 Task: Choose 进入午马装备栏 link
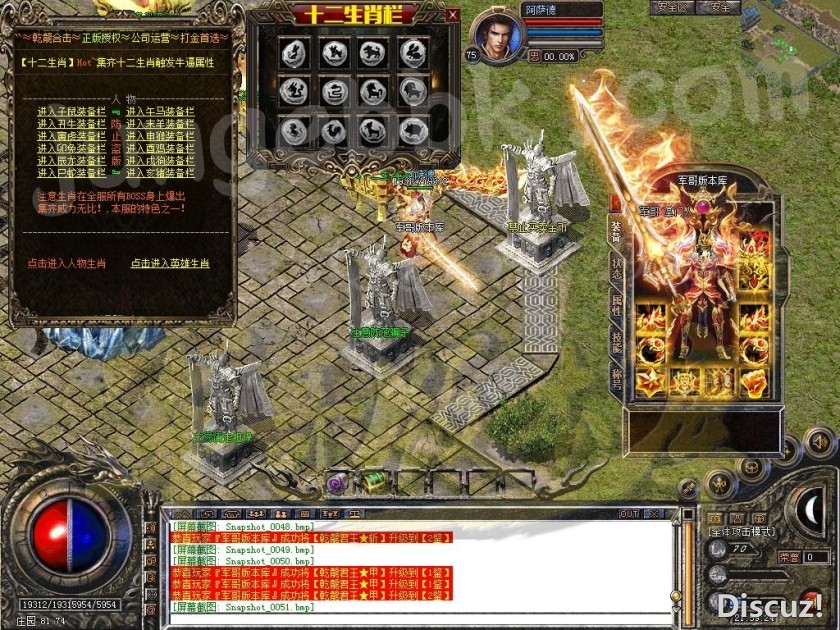pyautogui.click(x=158, y=112)
